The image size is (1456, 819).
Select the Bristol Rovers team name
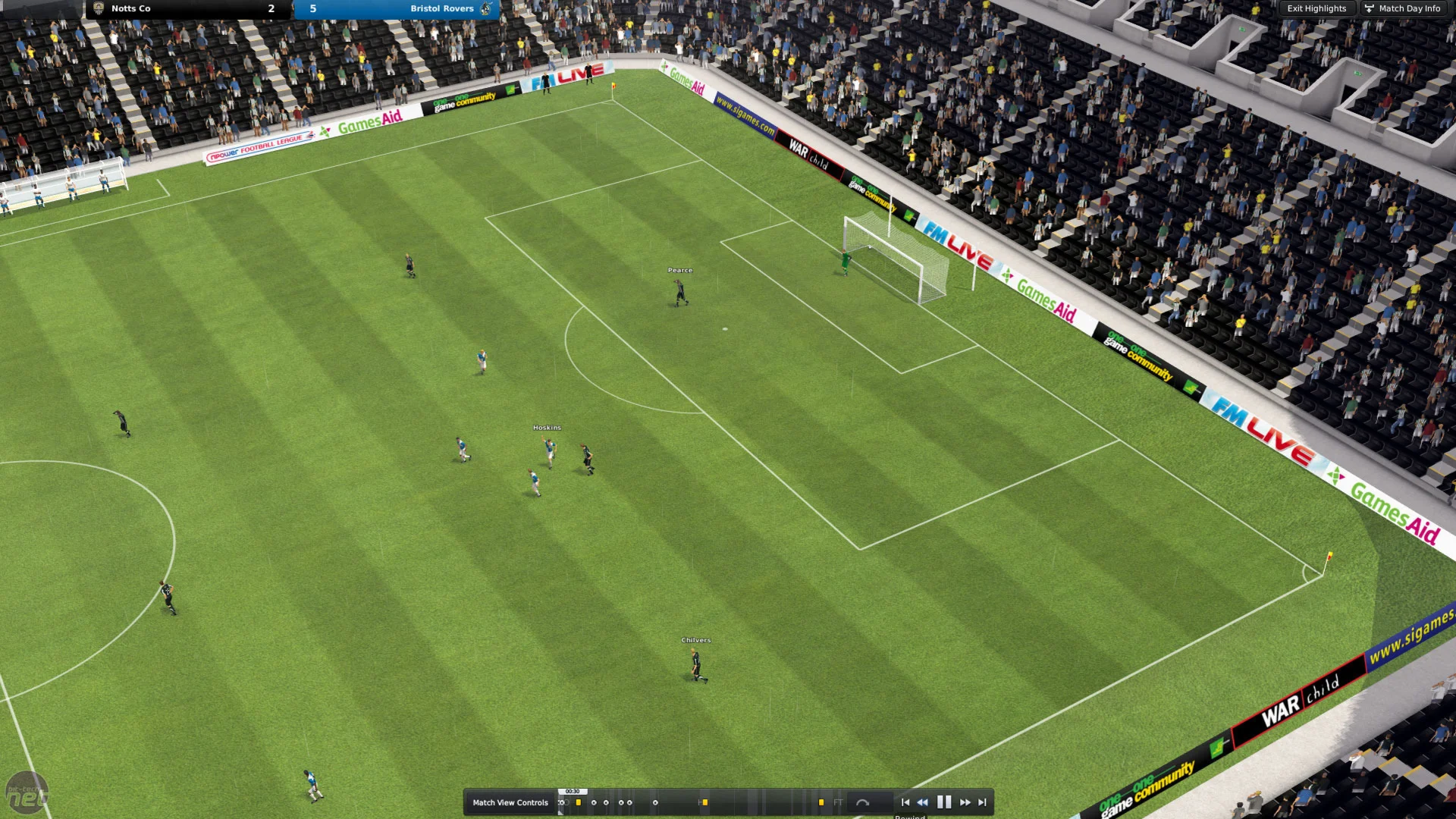click(441, 8)
